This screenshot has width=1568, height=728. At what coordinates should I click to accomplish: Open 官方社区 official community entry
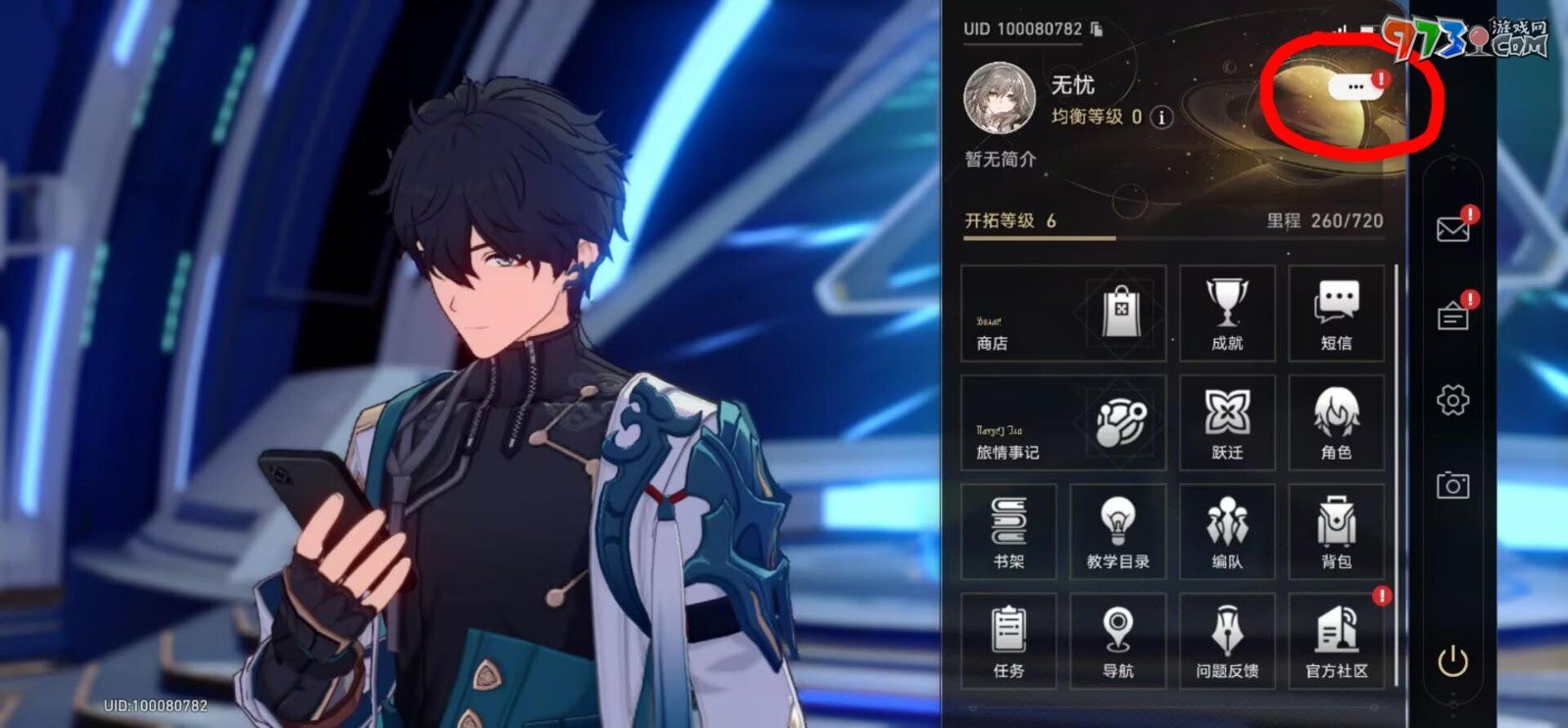click(1336, 640)
